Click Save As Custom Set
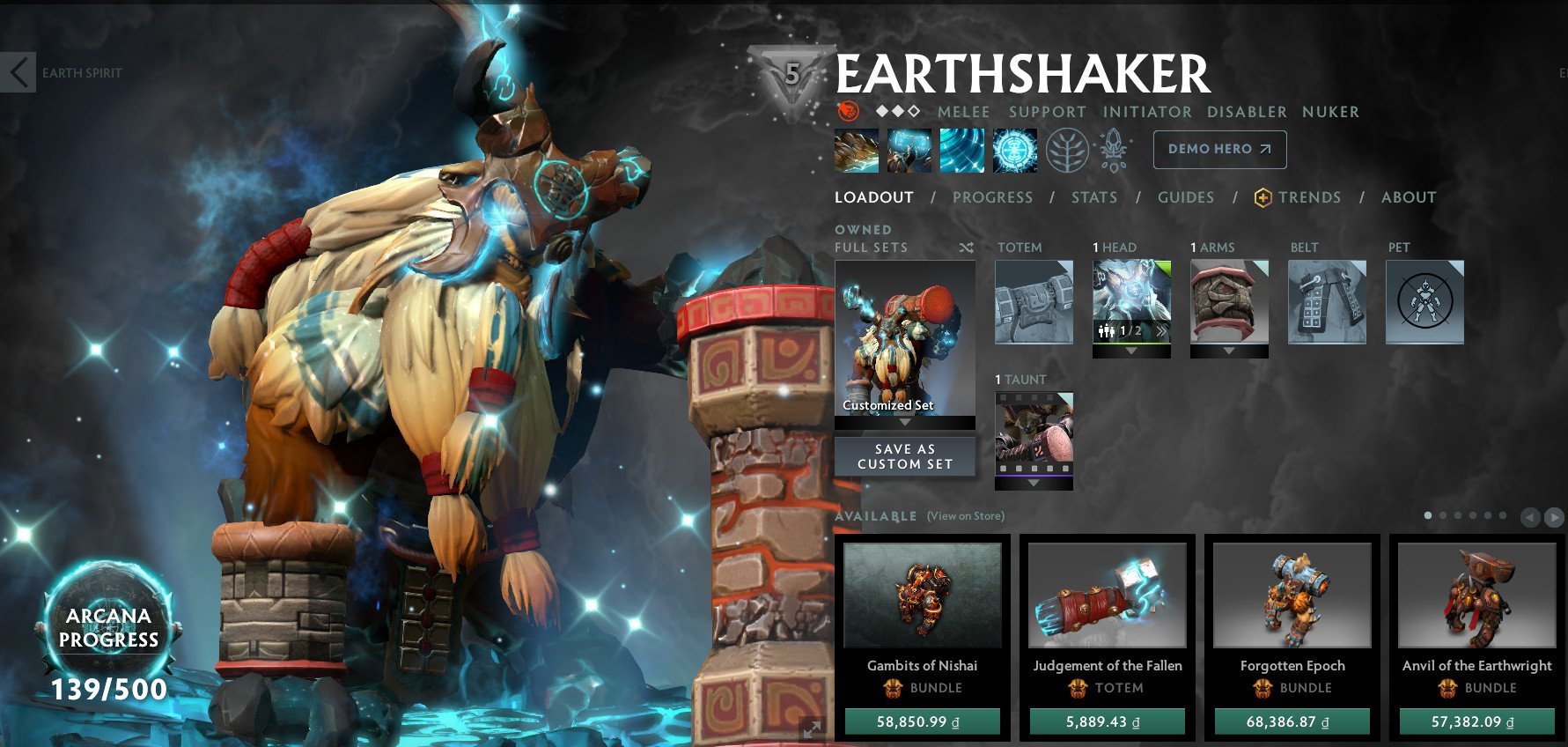Screen dimensions: 1568x747 click(903, 455)
